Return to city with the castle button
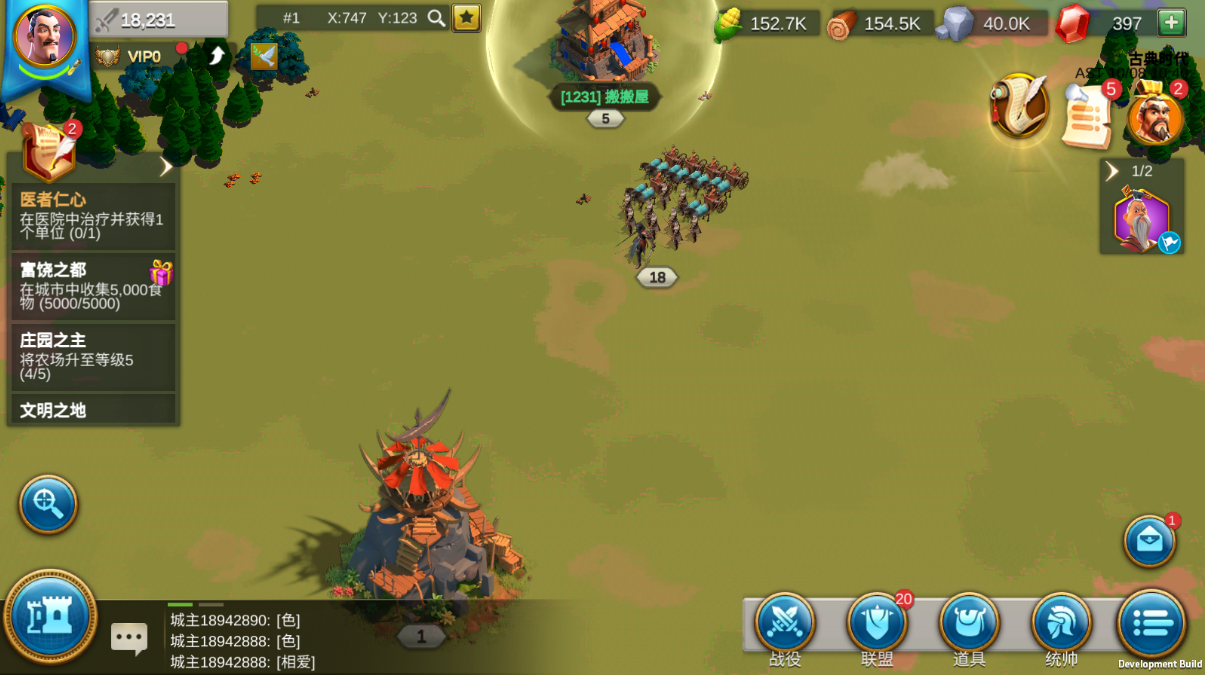Viewport: 1205px width, 675px height. pyautogui.click(x=50, y=617)
